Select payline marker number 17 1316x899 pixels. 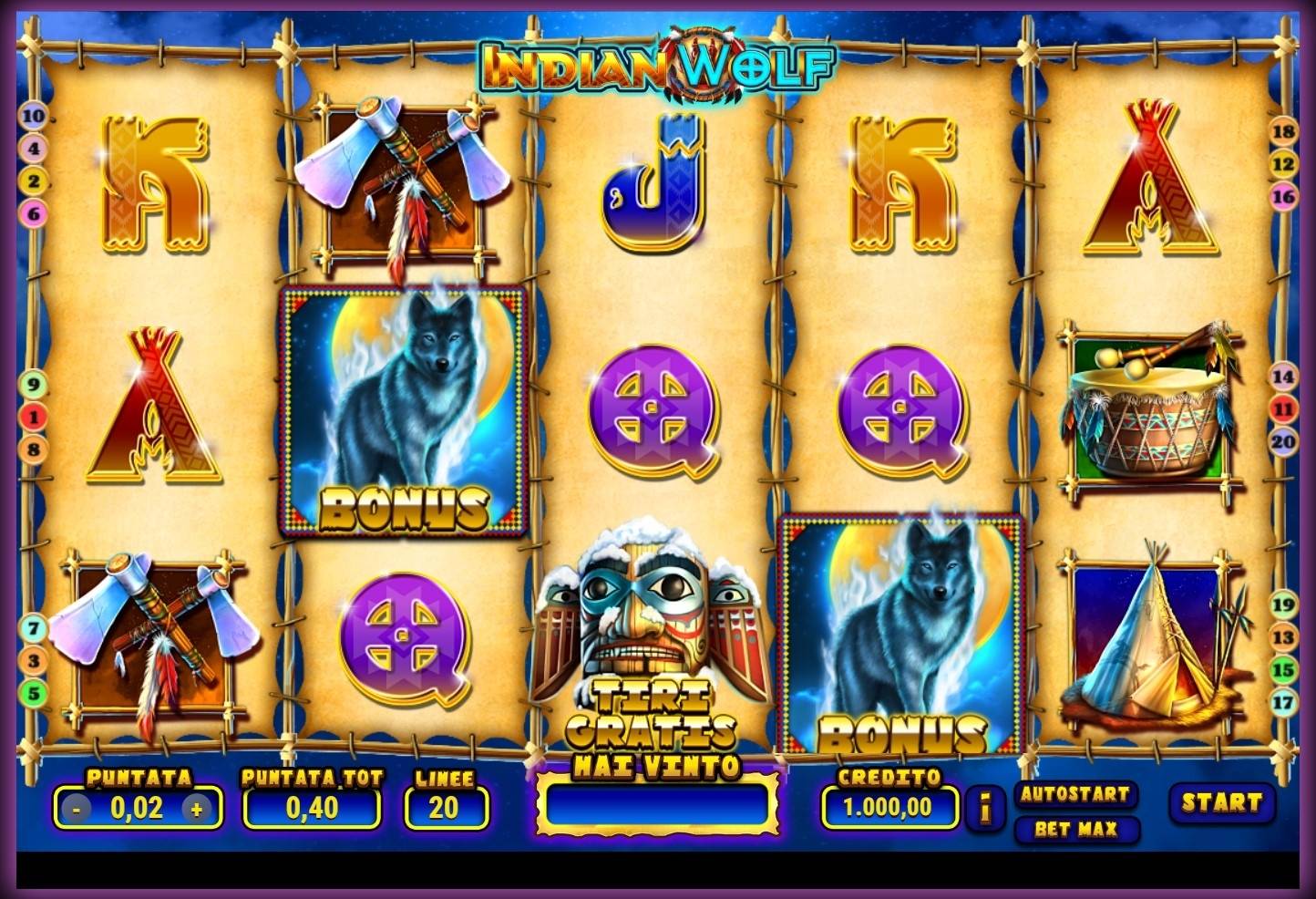[x=1283, y=702]
